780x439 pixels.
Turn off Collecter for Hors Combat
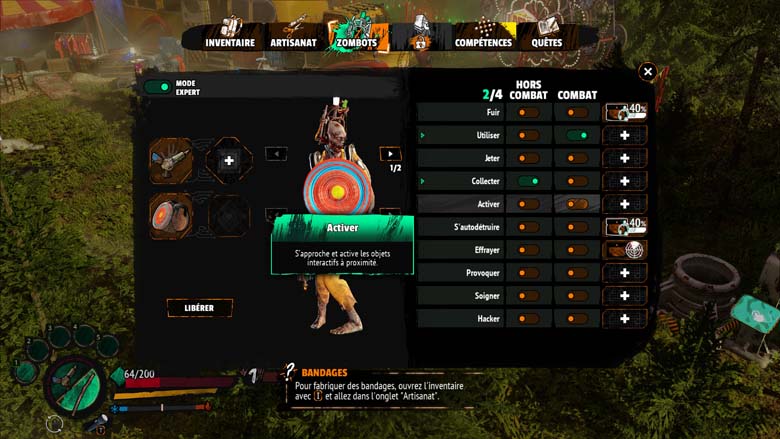[x=528, y=181]
